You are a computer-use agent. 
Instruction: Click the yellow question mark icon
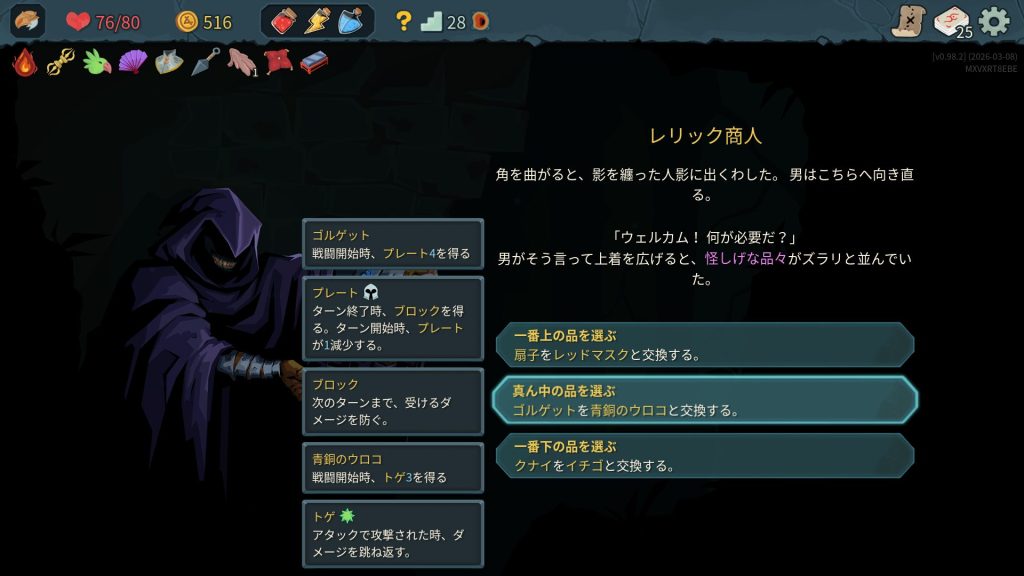pyautogui.click(x=404, y=21)
